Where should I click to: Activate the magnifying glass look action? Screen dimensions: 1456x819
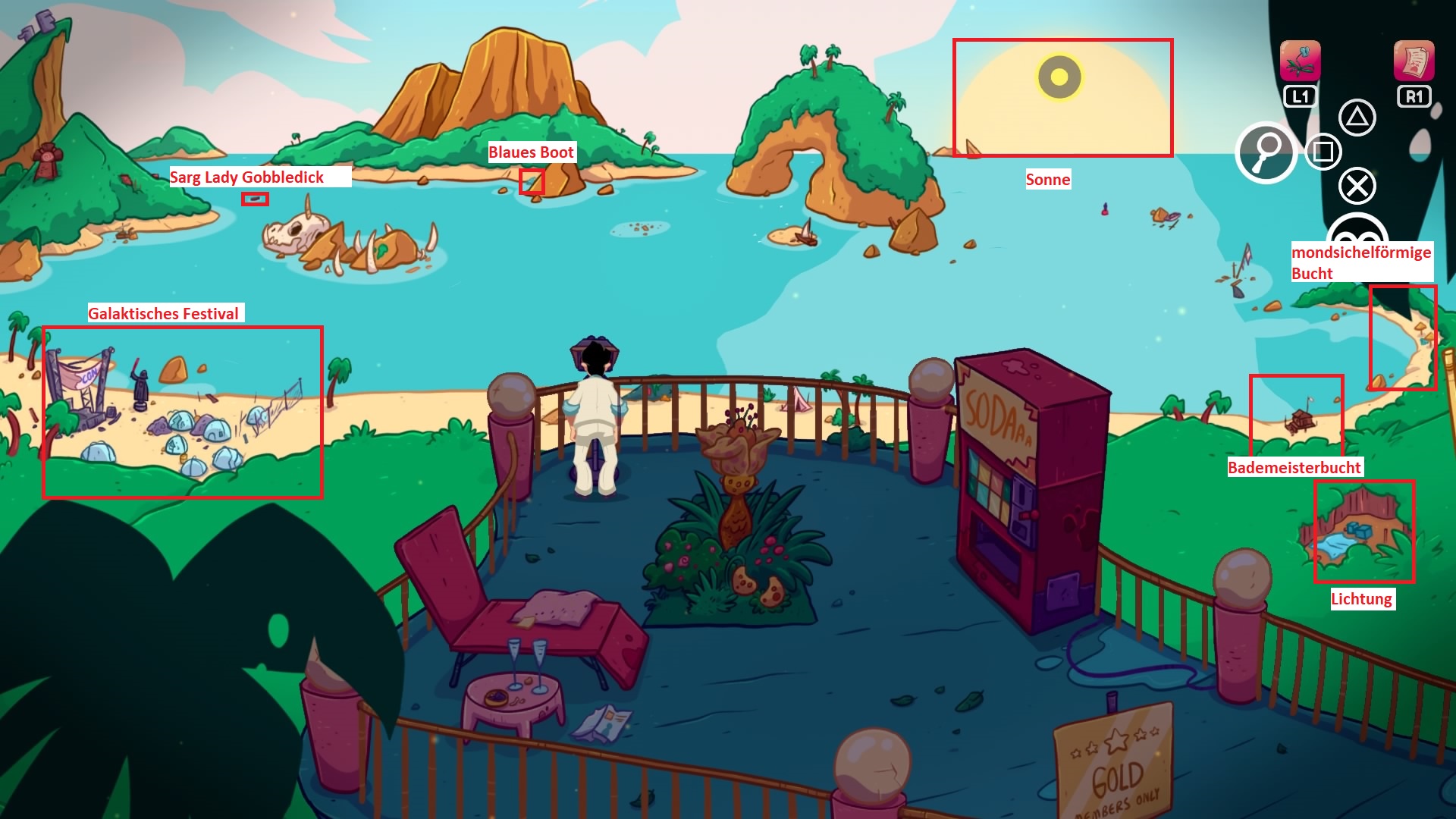tap(1266, 152)
